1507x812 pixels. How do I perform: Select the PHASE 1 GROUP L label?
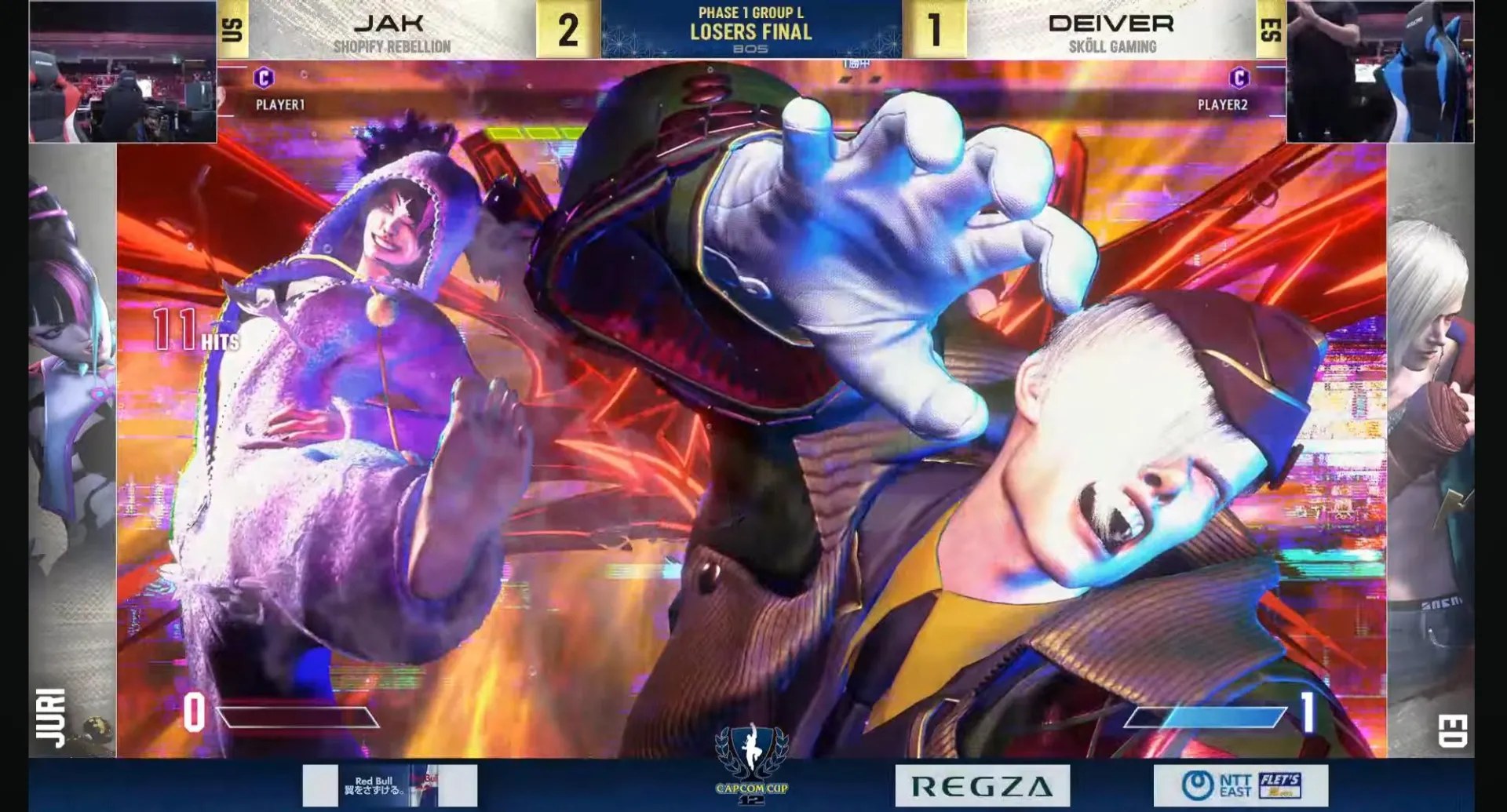750,13
